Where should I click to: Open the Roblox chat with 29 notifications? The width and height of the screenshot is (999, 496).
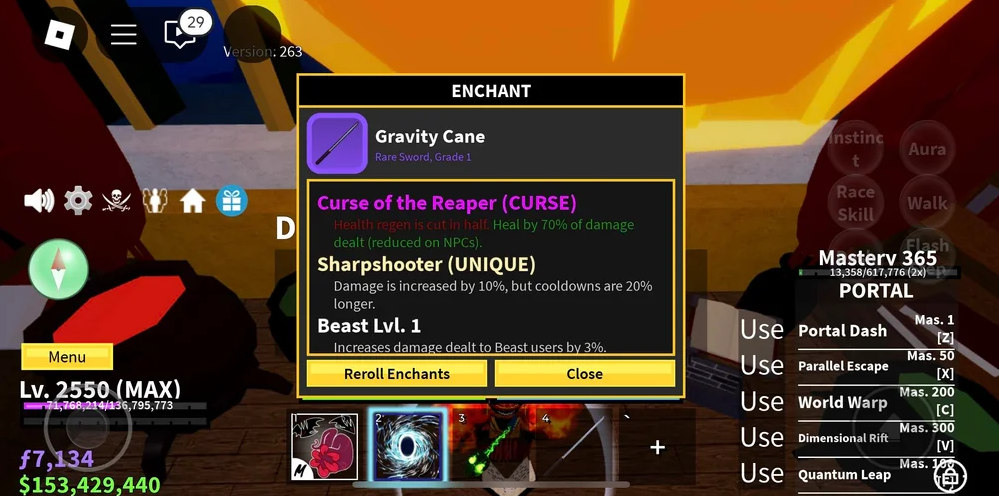click(181, 35)
